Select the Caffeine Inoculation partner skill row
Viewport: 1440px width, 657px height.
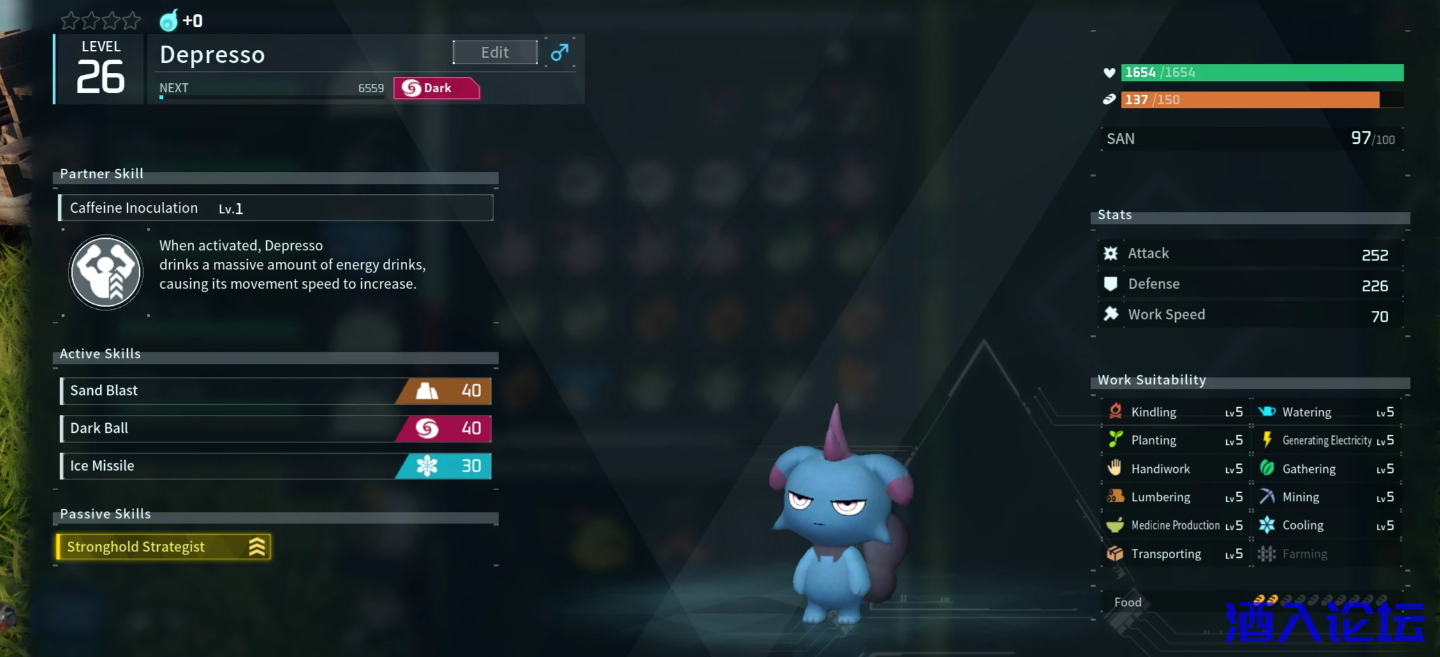[276, 208]
